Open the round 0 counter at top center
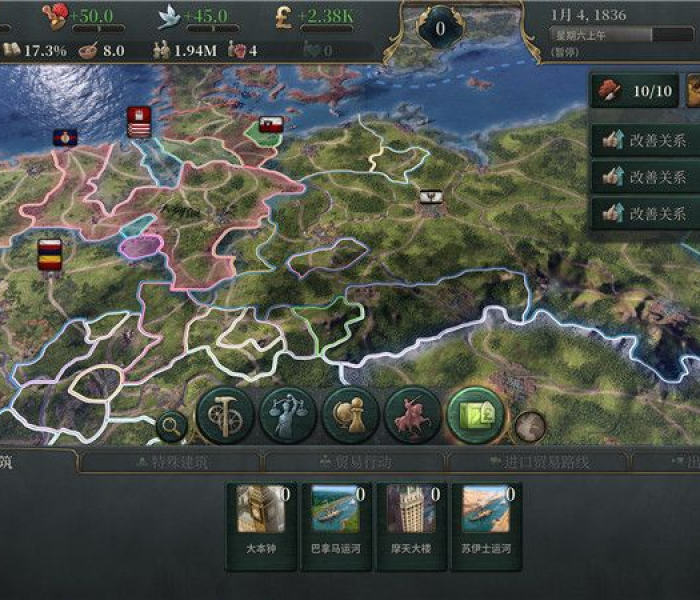The height and width of the screenshot is (600, 700). coord(440,29)
